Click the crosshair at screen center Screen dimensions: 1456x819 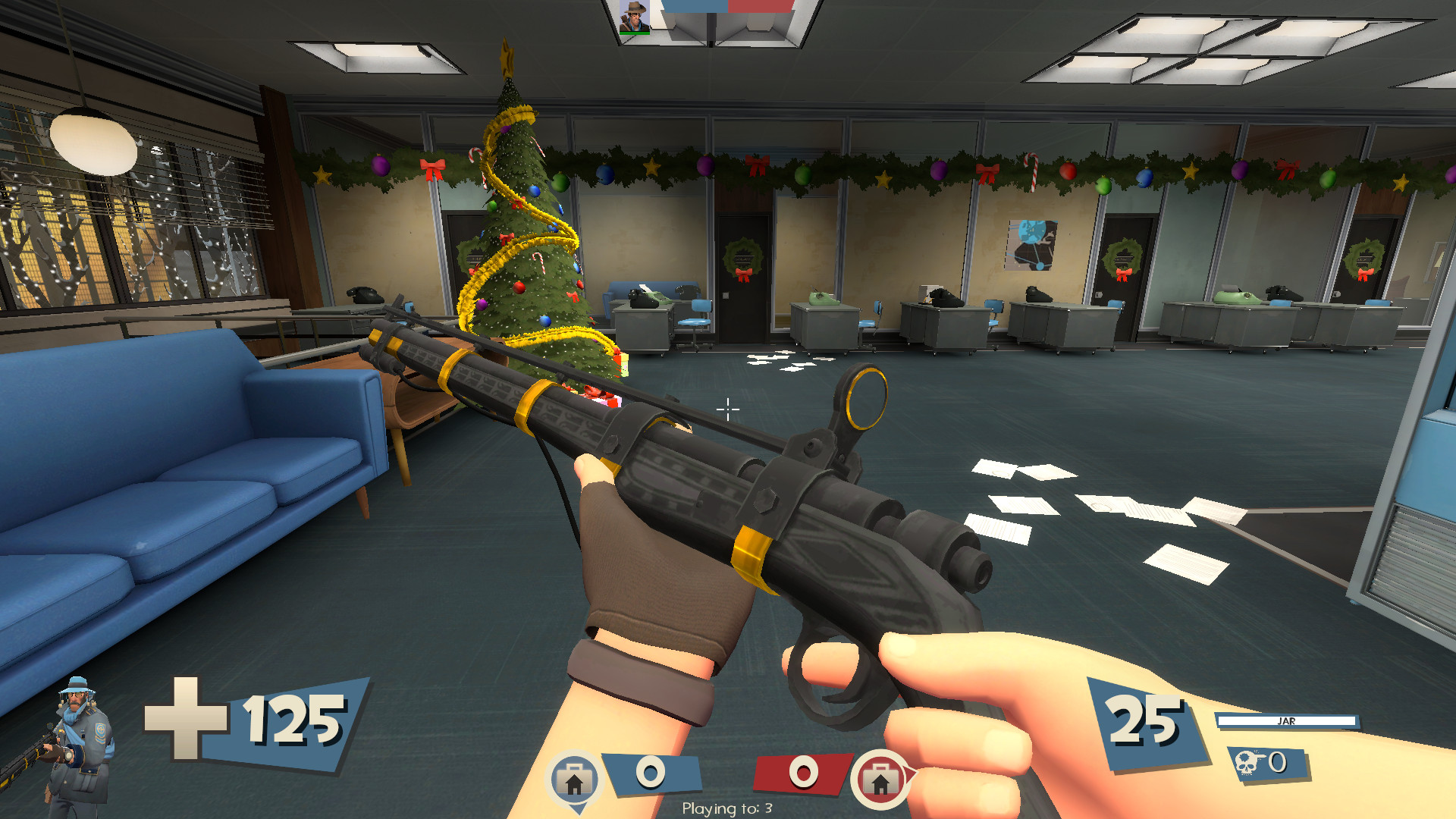point(728,409)
